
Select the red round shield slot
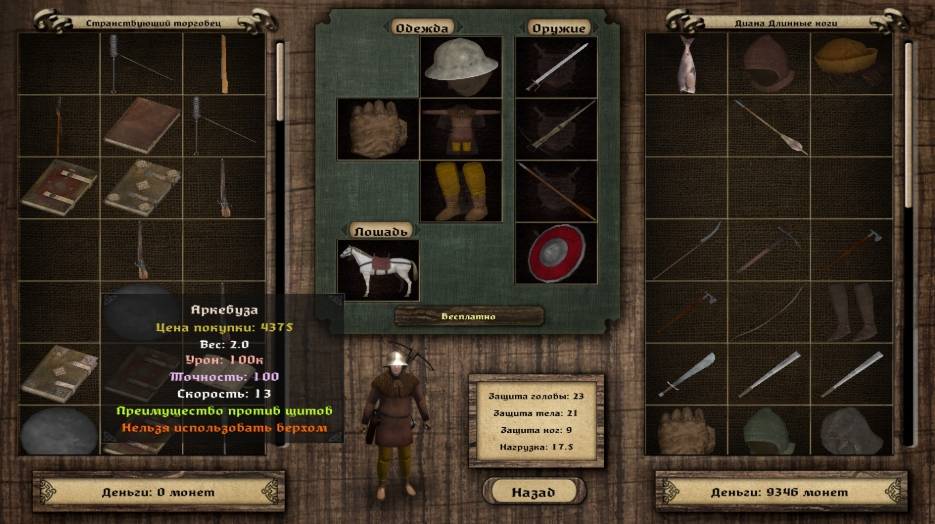(555, 252)
